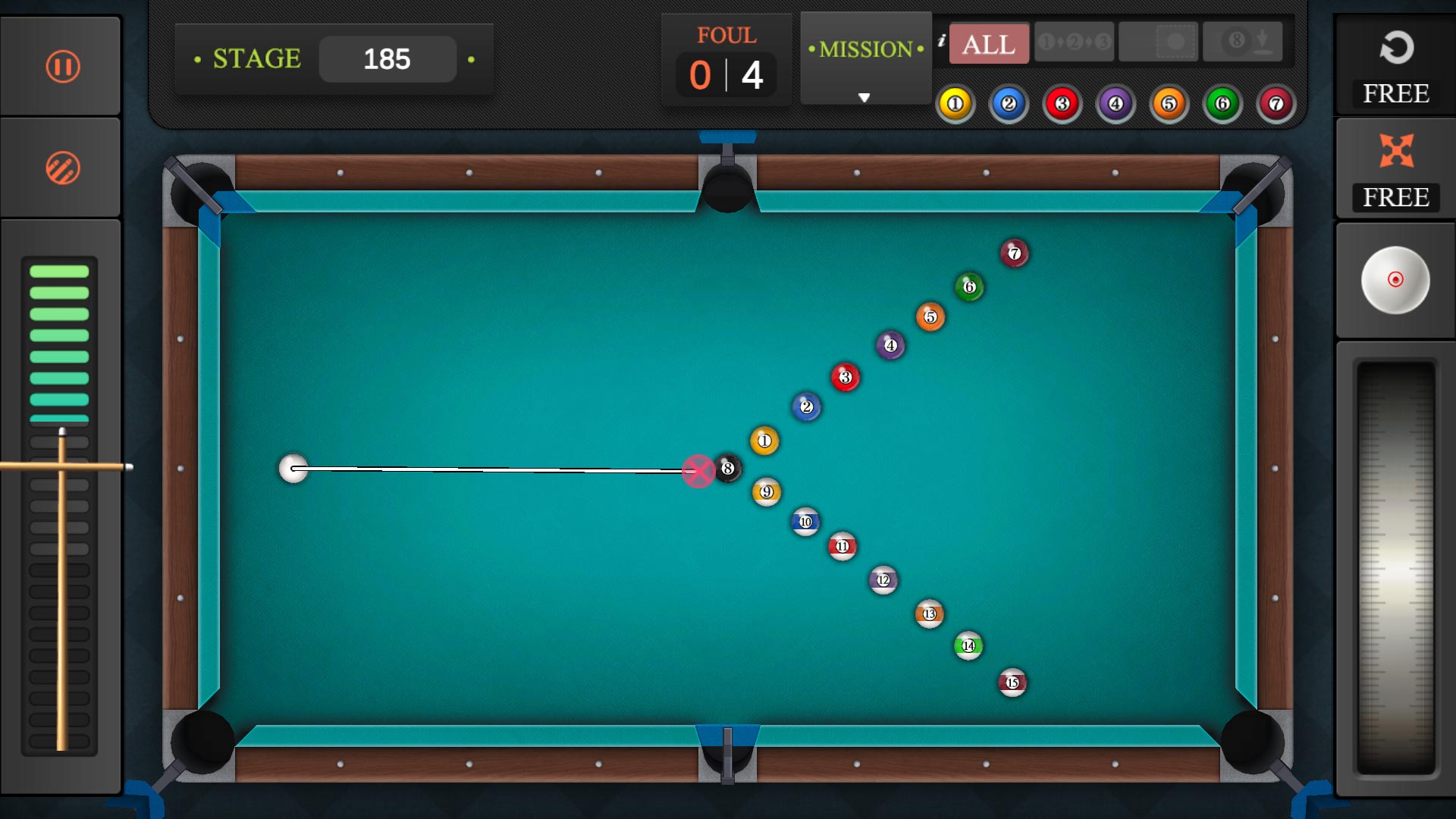Viewport: 1456px width, 819px height.
Task: Collapse the mission panel chevron
Action: (864, 97)
